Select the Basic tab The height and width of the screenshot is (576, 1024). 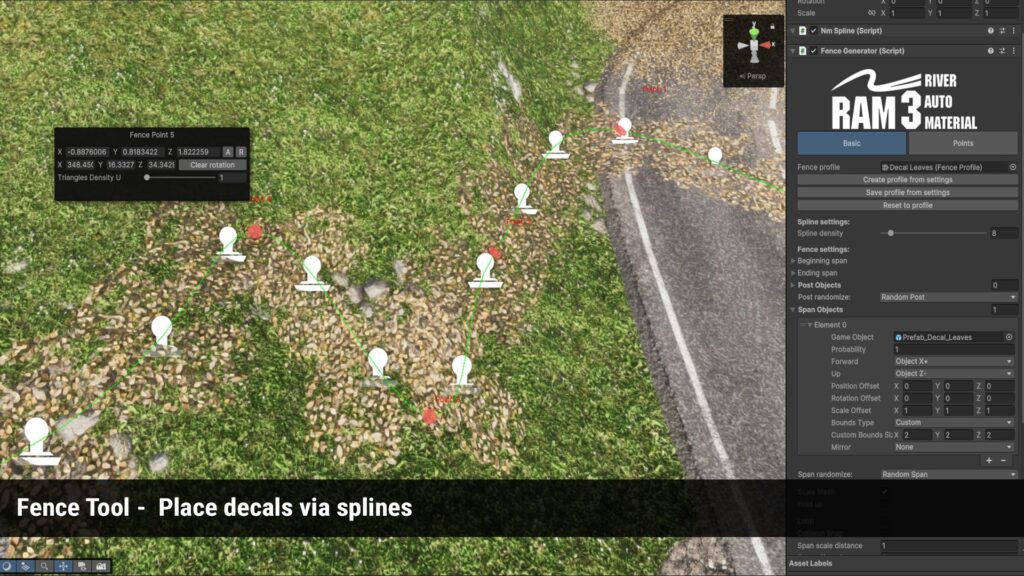(851, 143)
